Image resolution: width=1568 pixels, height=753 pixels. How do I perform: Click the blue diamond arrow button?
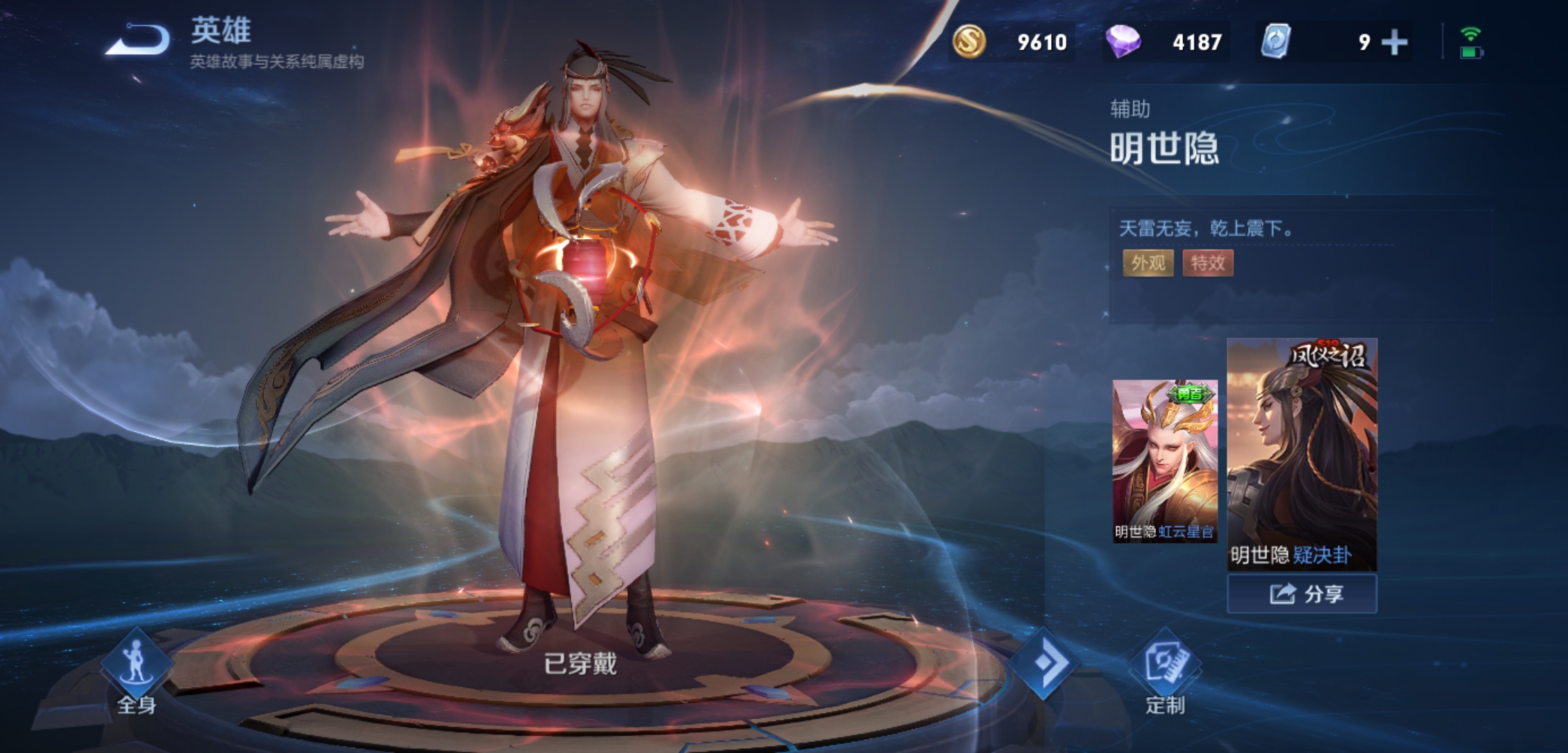coord(1044,662)
